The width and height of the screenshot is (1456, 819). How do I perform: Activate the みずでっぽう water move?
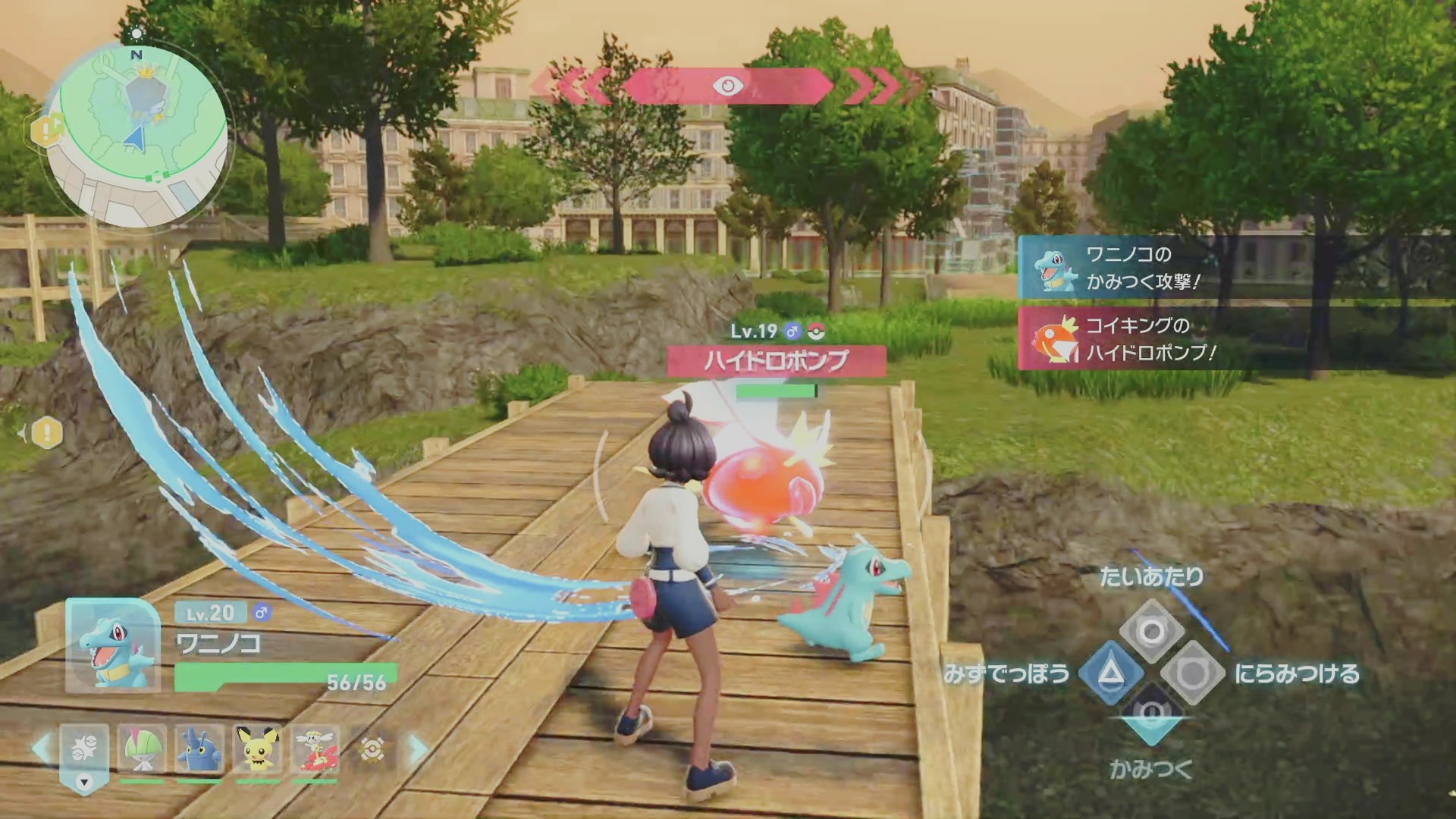1111,673
